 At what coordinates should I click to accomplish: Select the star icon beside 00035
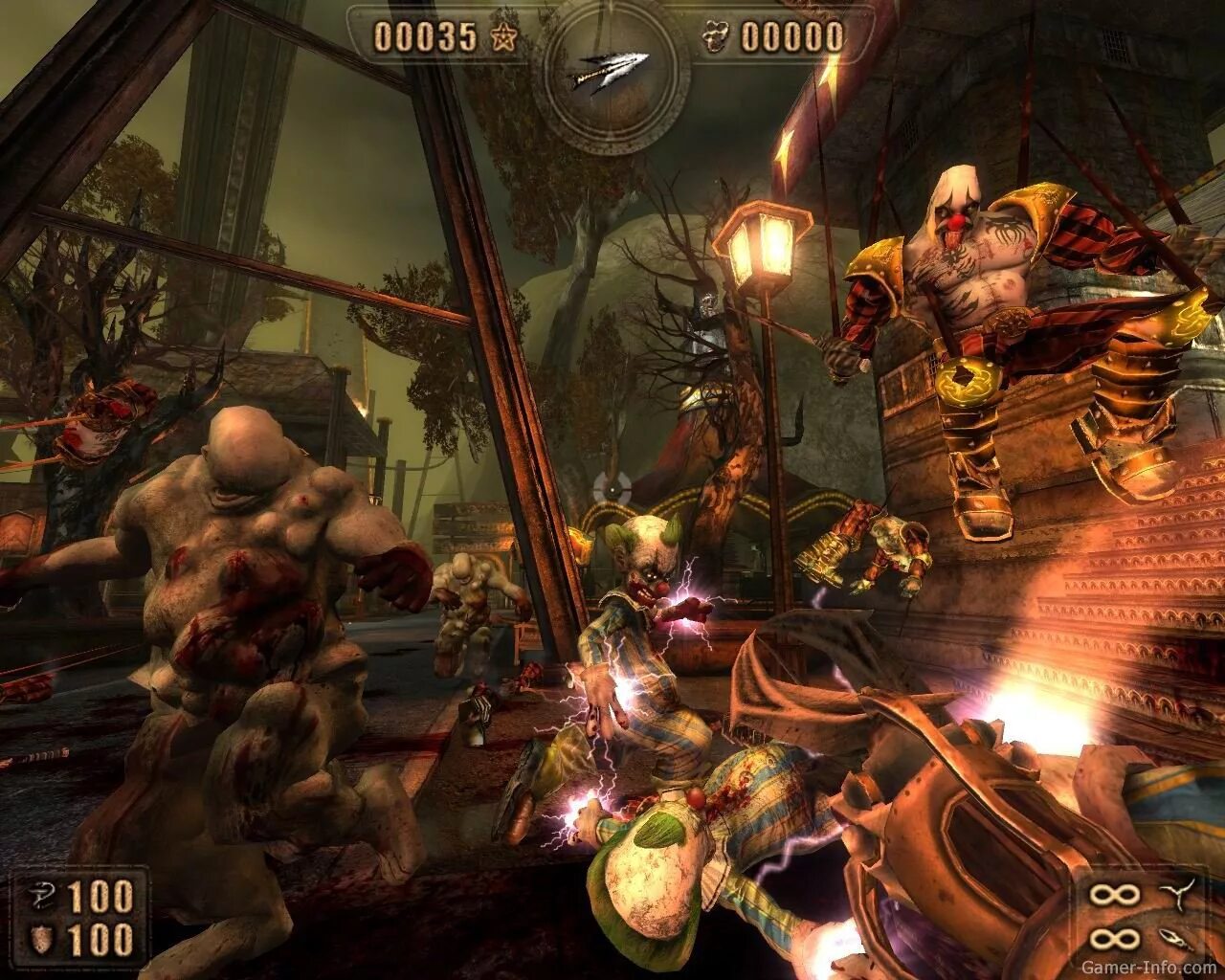[502, 37]
